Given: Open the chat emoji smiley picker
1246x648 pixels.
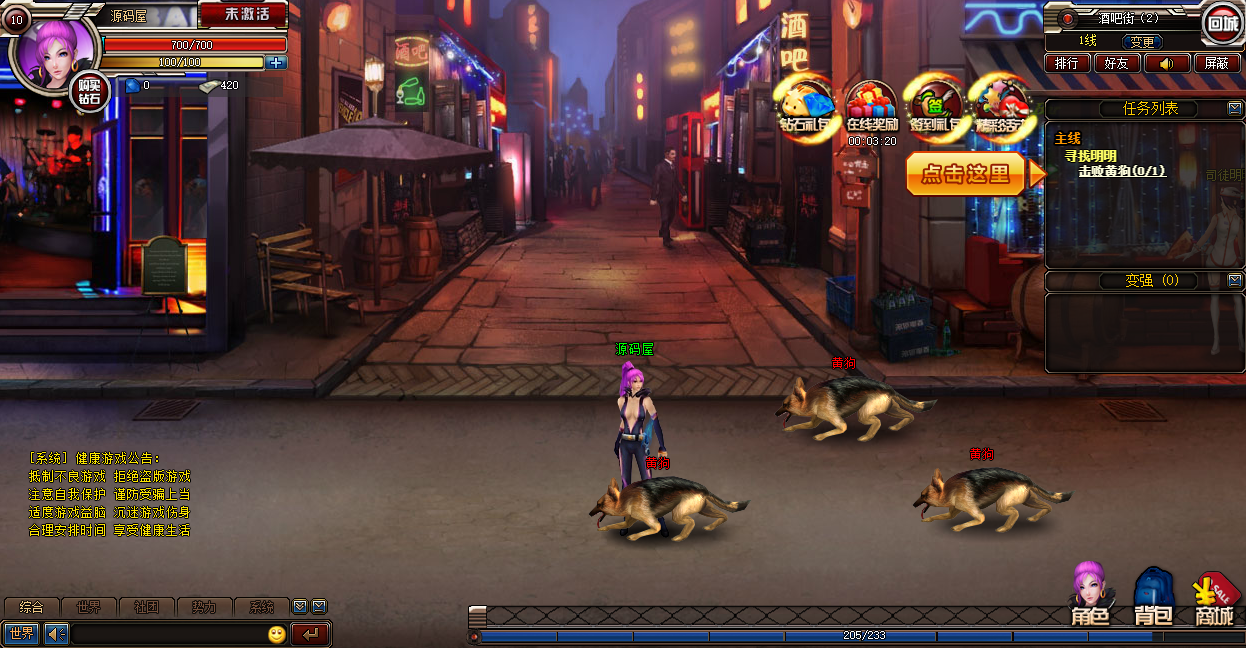Looking at the screenshot, I should click(x=277, y=634).
